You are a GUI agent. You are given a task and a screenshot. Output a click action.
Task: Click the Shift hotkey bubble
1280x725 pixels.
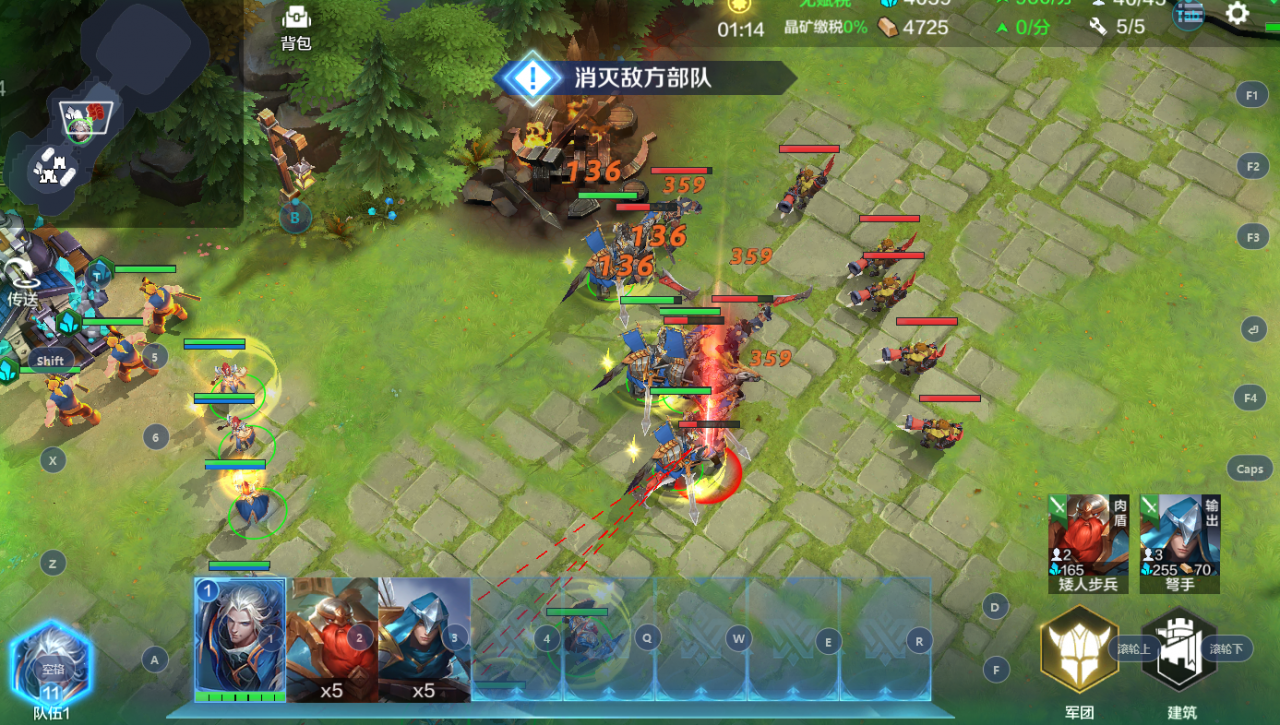[49, 359]
